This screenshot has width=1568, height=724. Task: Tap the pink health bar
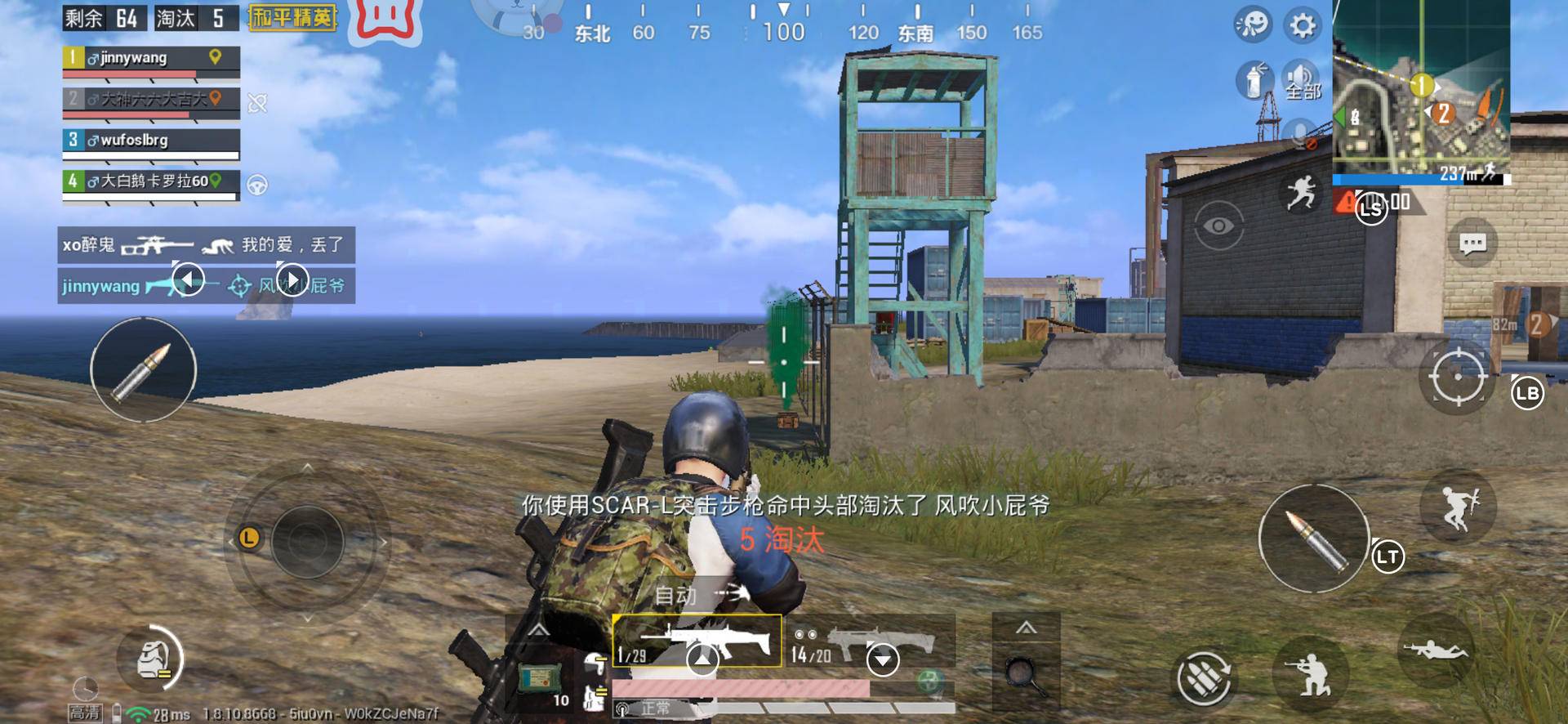[739, 687]
